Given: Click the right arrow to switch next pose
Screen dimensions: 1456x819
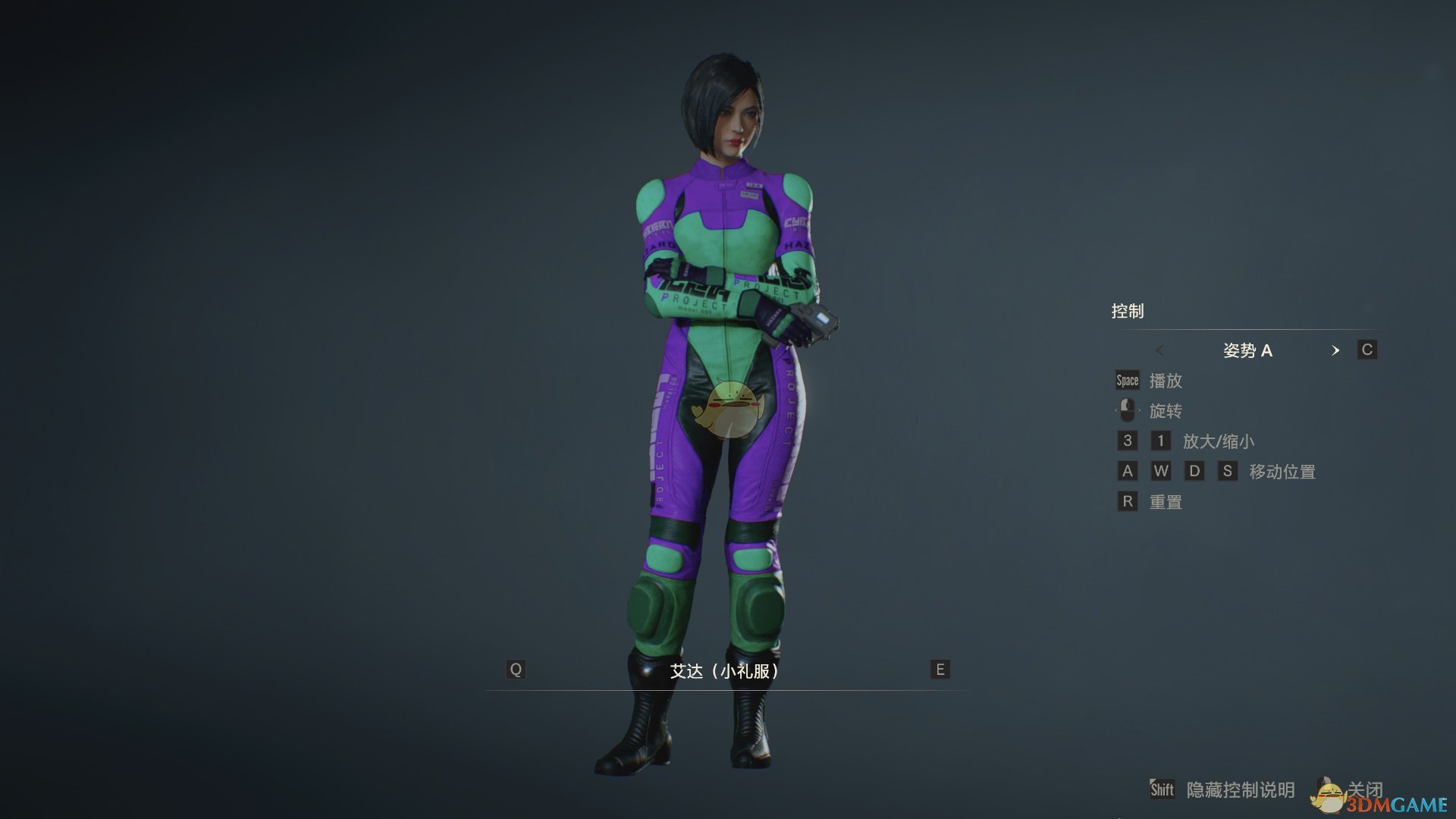Looking at the screenshot, I should [x=1337, y=350].
